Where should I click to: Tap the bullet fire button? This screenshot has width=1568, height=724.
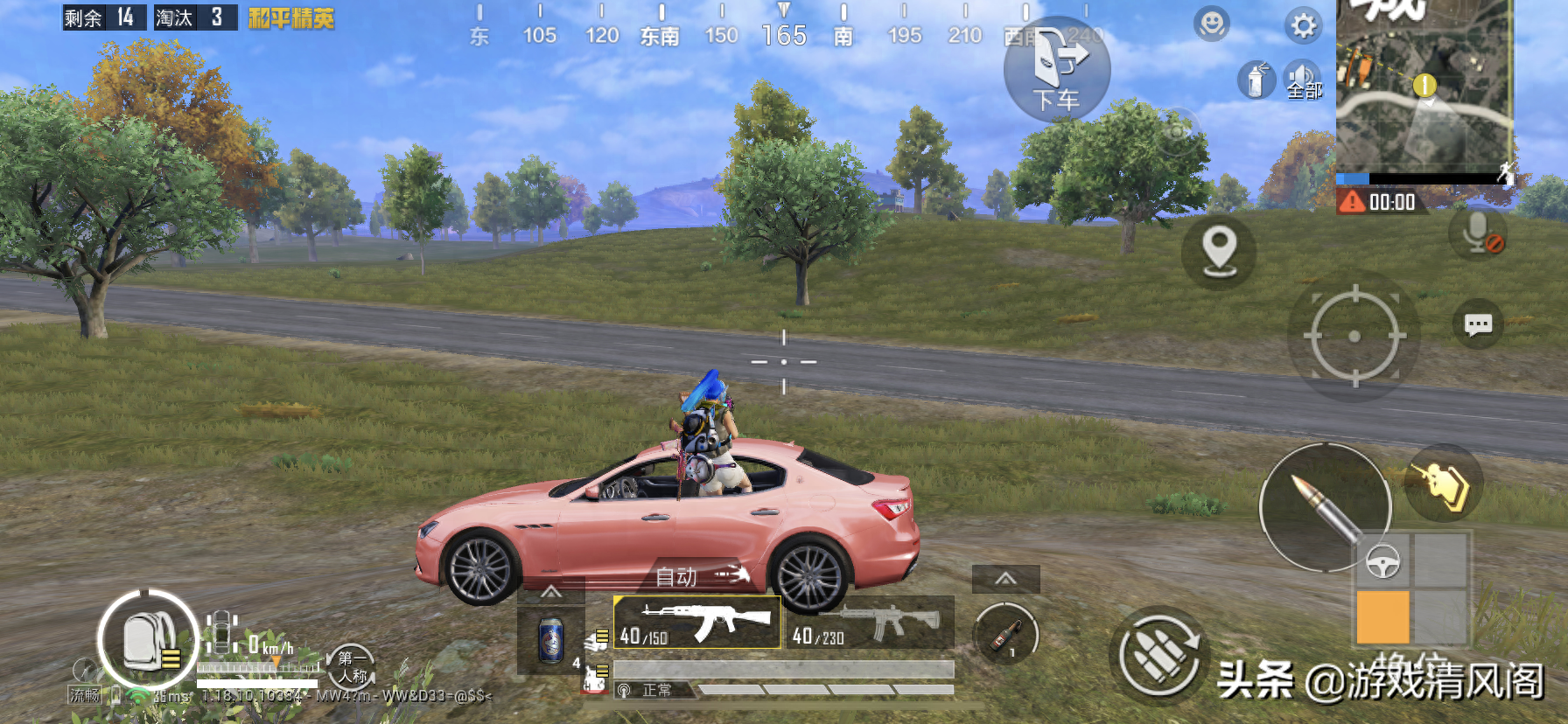point(1324,507)
